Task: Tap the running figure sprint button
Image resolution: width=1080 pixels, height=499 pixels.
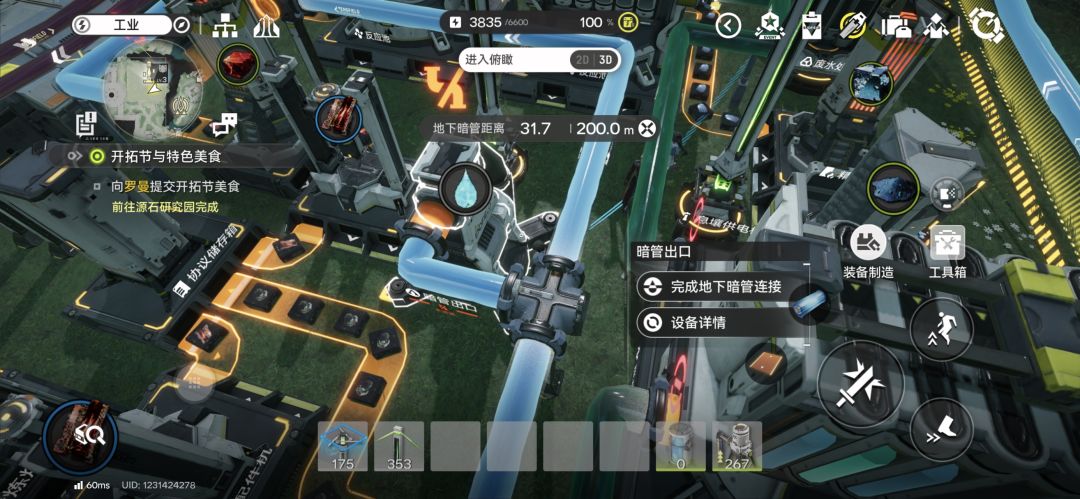Action: coord(941,328)
